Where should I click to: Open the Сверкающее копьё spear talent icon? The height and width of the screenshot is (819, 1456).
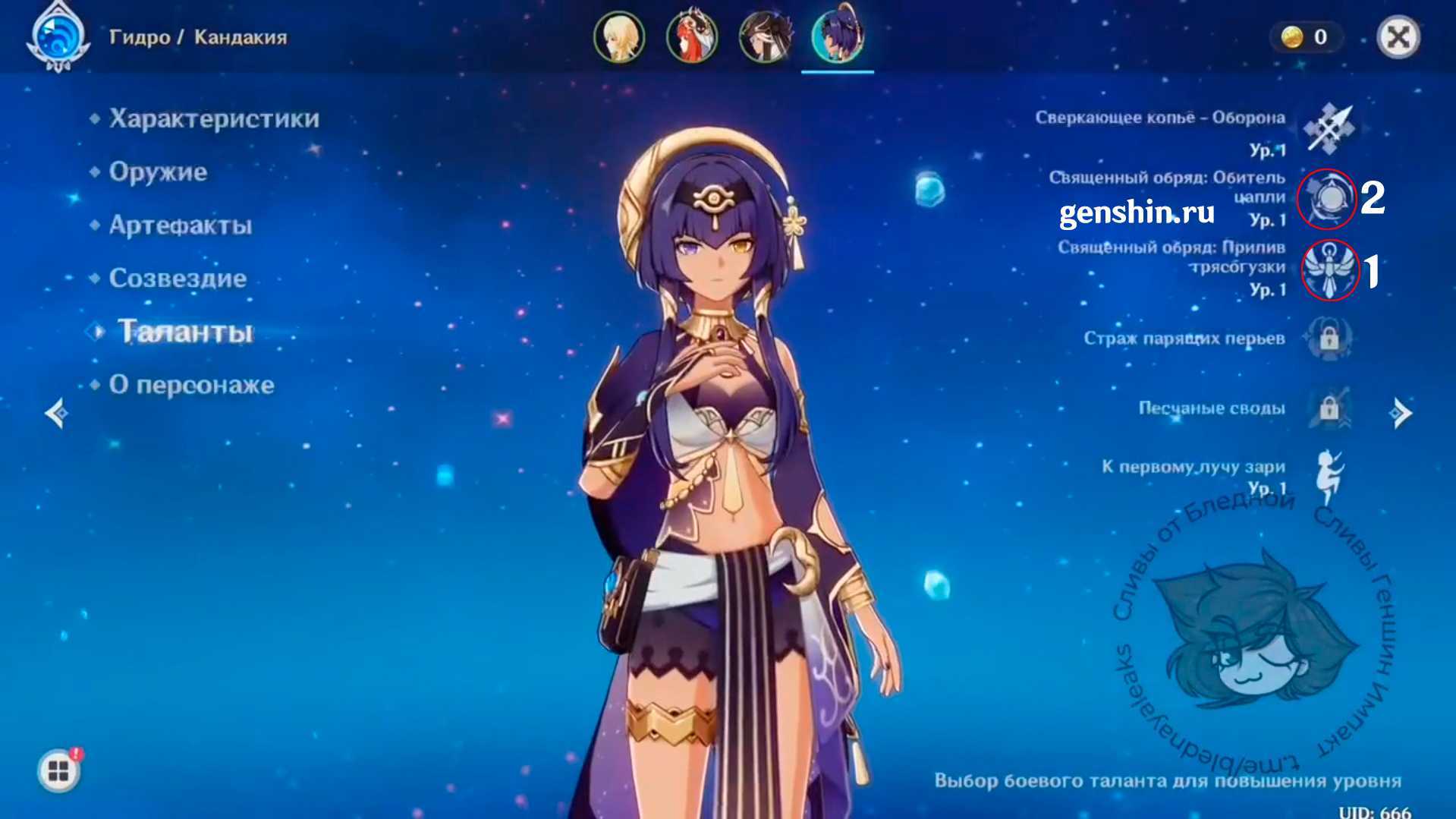[1329, 129]
